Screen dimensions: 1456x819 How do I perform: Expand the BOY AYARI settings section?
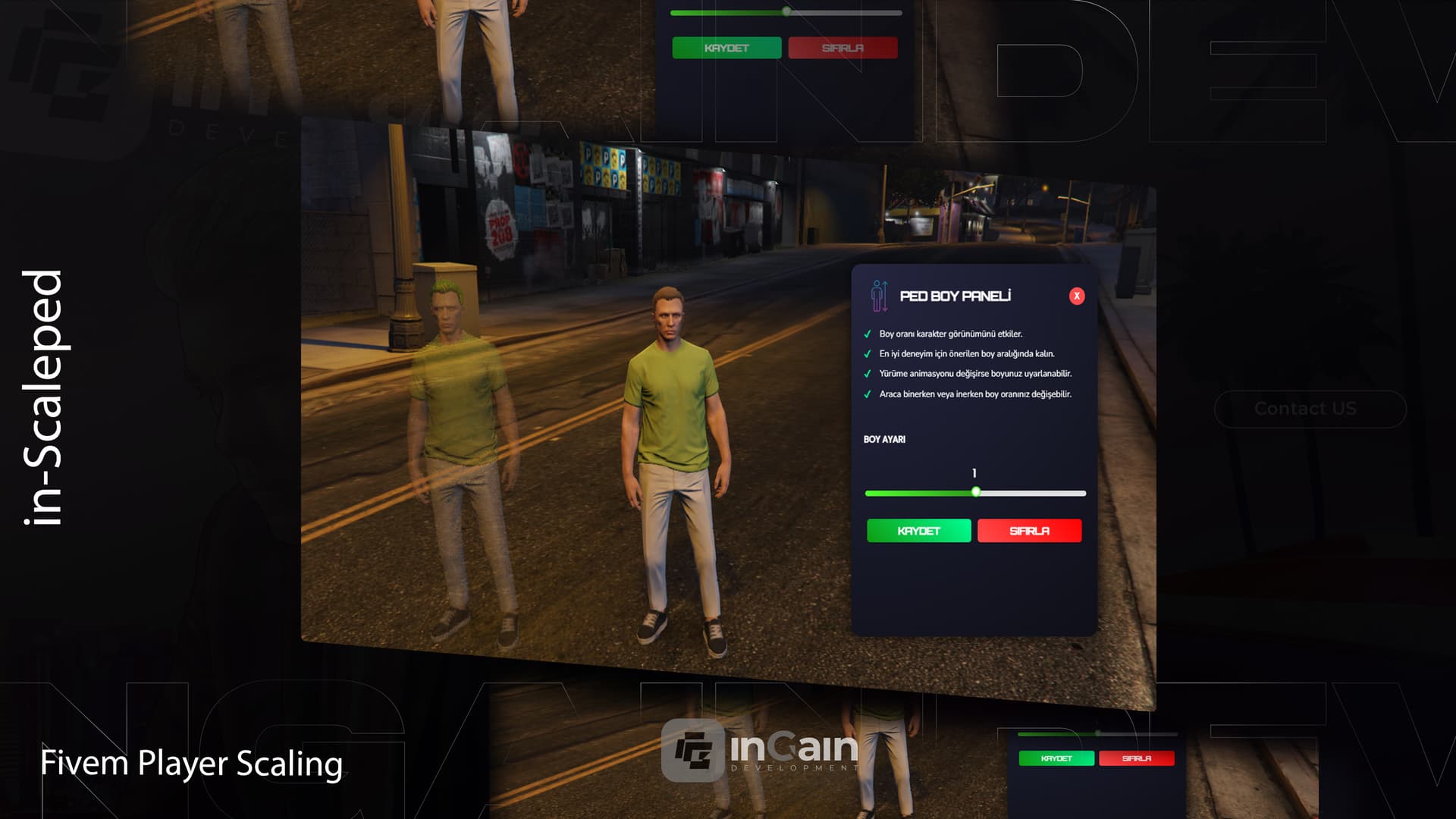coord(885,440)
